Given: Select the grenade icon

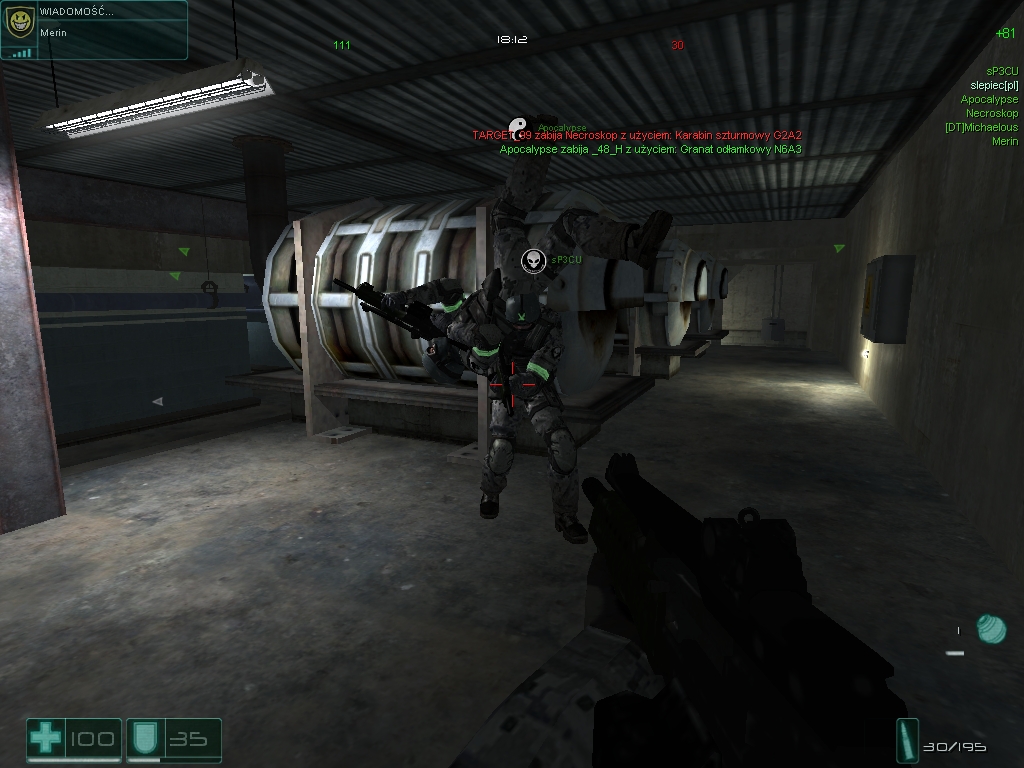Looking at the screenshot, I should (990, 629).
